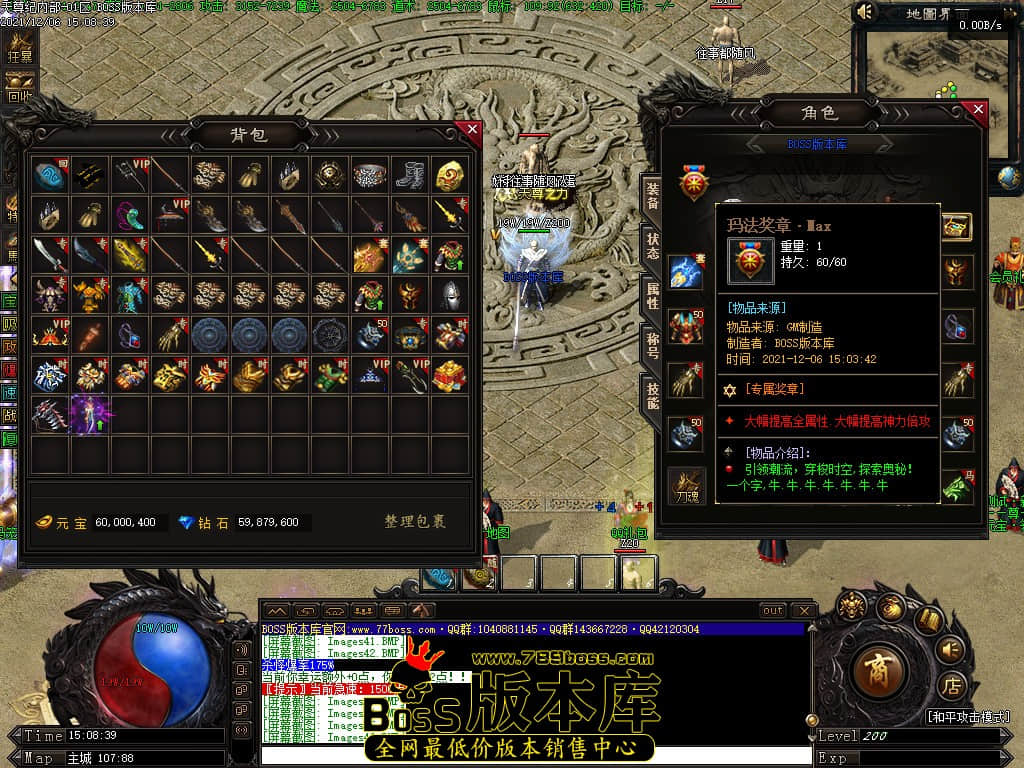Pick the red-gold treasure chest item
This screenshot has width=1024, height=768.
pyautogui.click(x=449, y=375)
